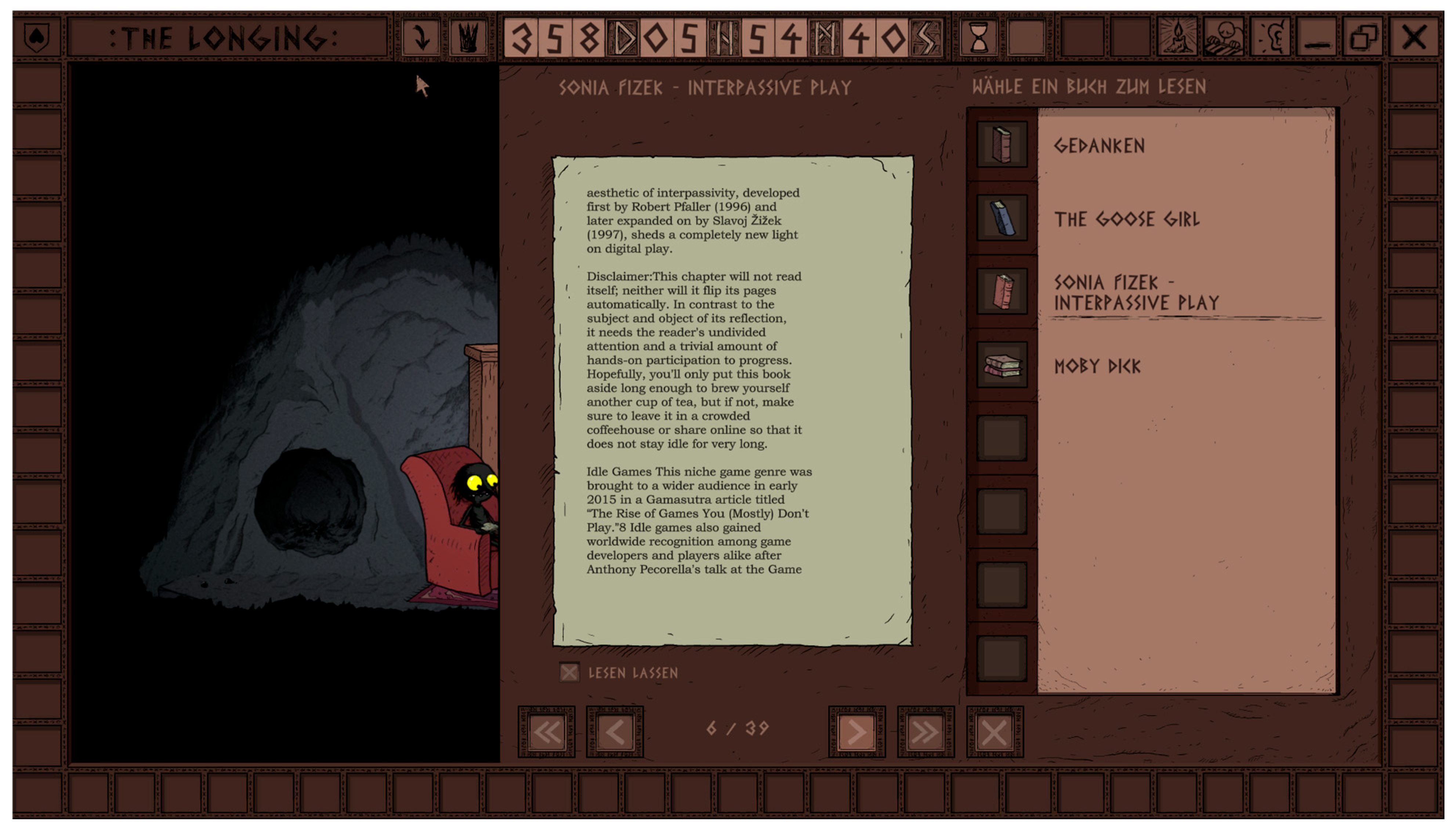The width and height of the screenshot is (1456, 833).
Task: Click the spade shield emblem
Action: coord(37,38)
